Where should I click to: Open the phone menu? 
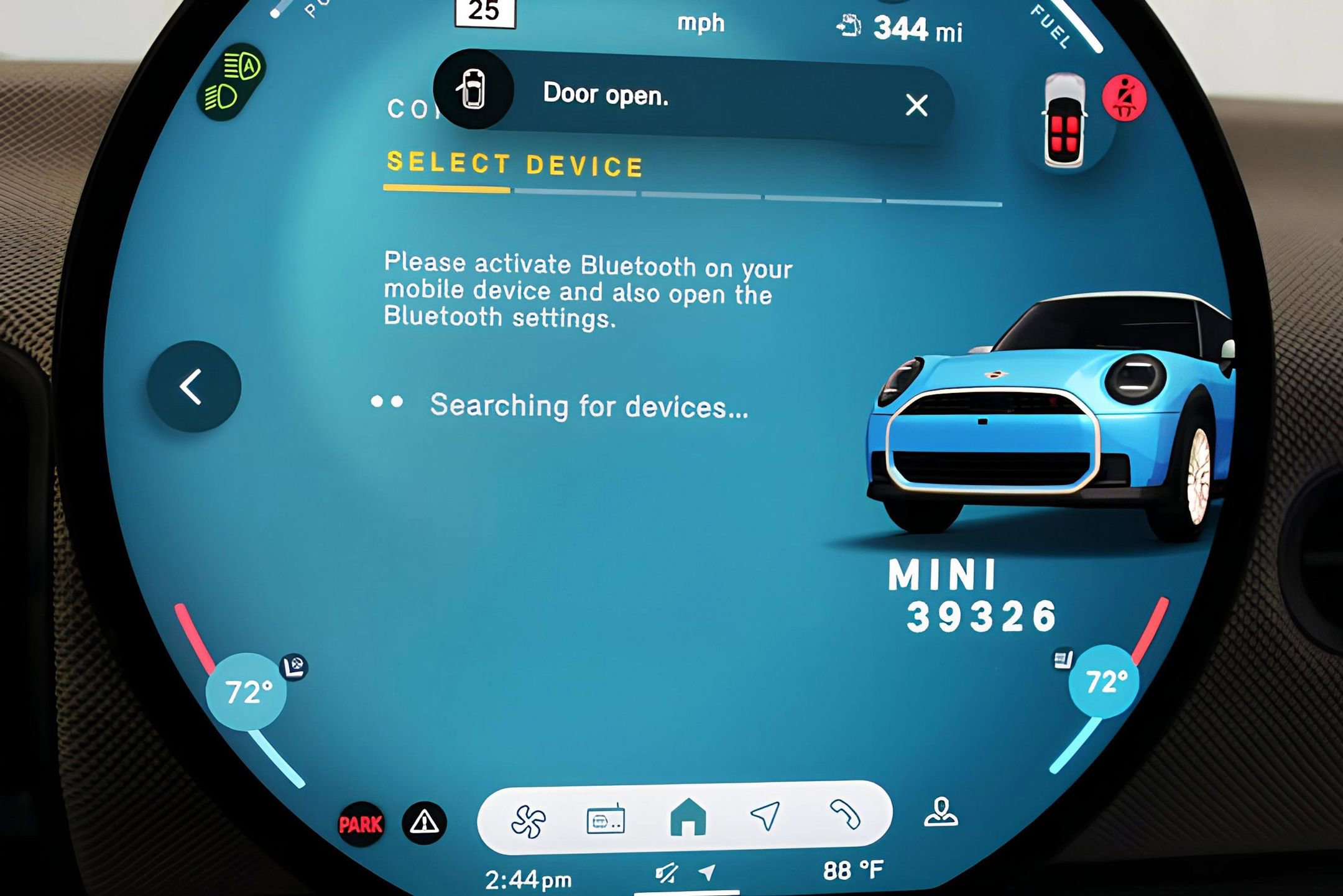[x=845, y=814]
